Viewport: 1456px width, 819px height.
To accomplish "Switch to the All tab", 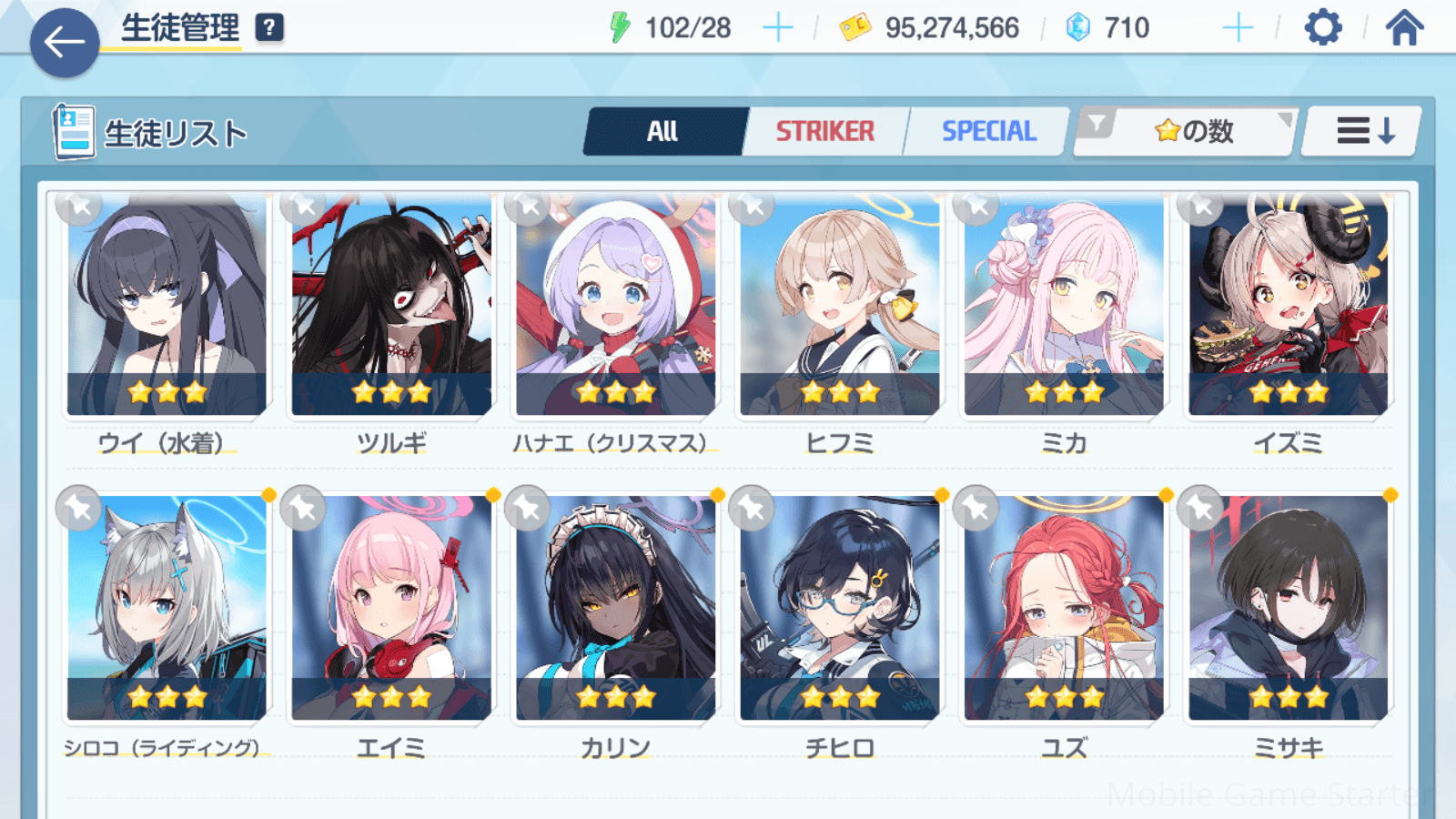I will [x=663, y=132].
